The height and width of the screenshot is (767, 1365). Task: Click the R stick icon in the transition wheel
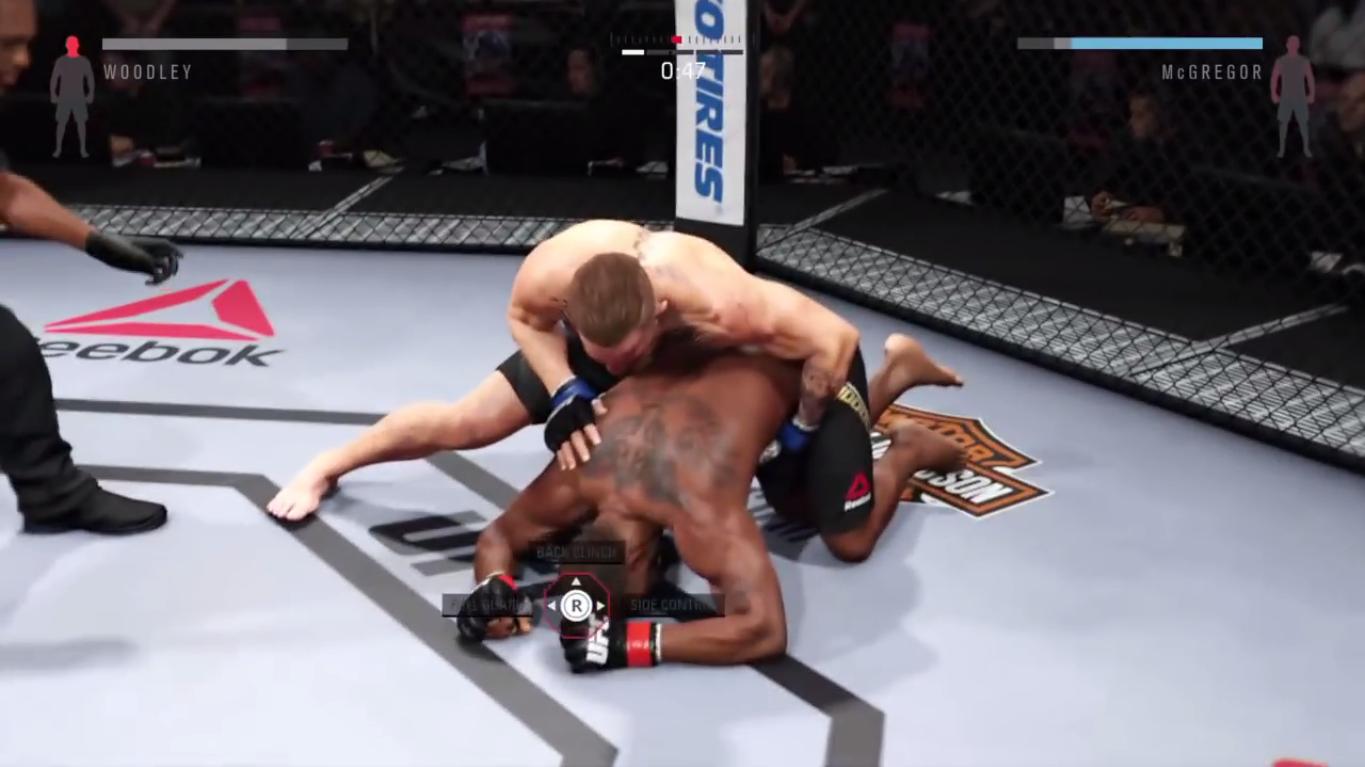click(x=575, y=604)
